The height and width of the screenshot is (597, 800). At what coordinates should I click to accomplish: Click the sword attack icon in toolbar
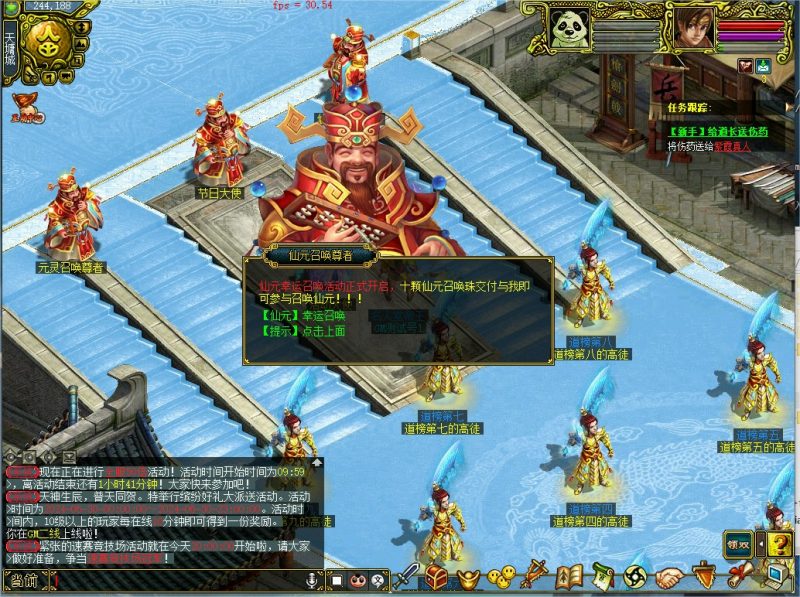pos(407,577)
